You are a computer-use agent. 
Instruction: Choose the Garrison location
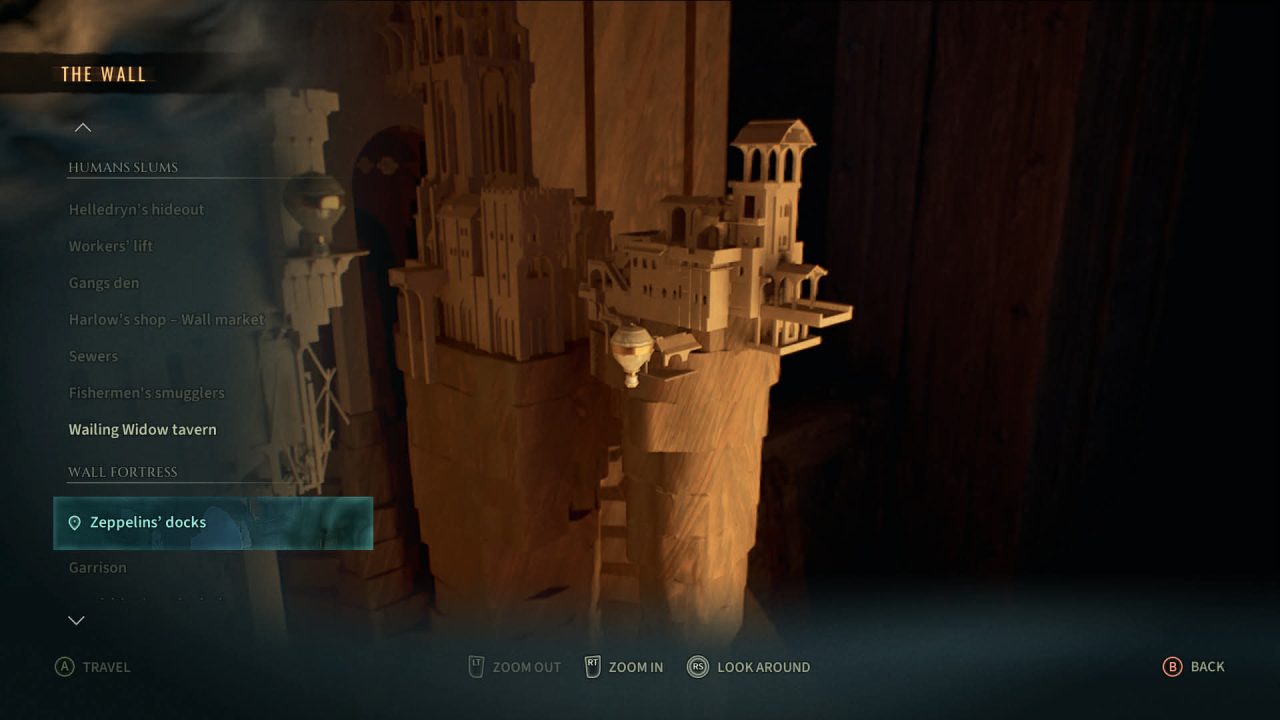(98, 568)
